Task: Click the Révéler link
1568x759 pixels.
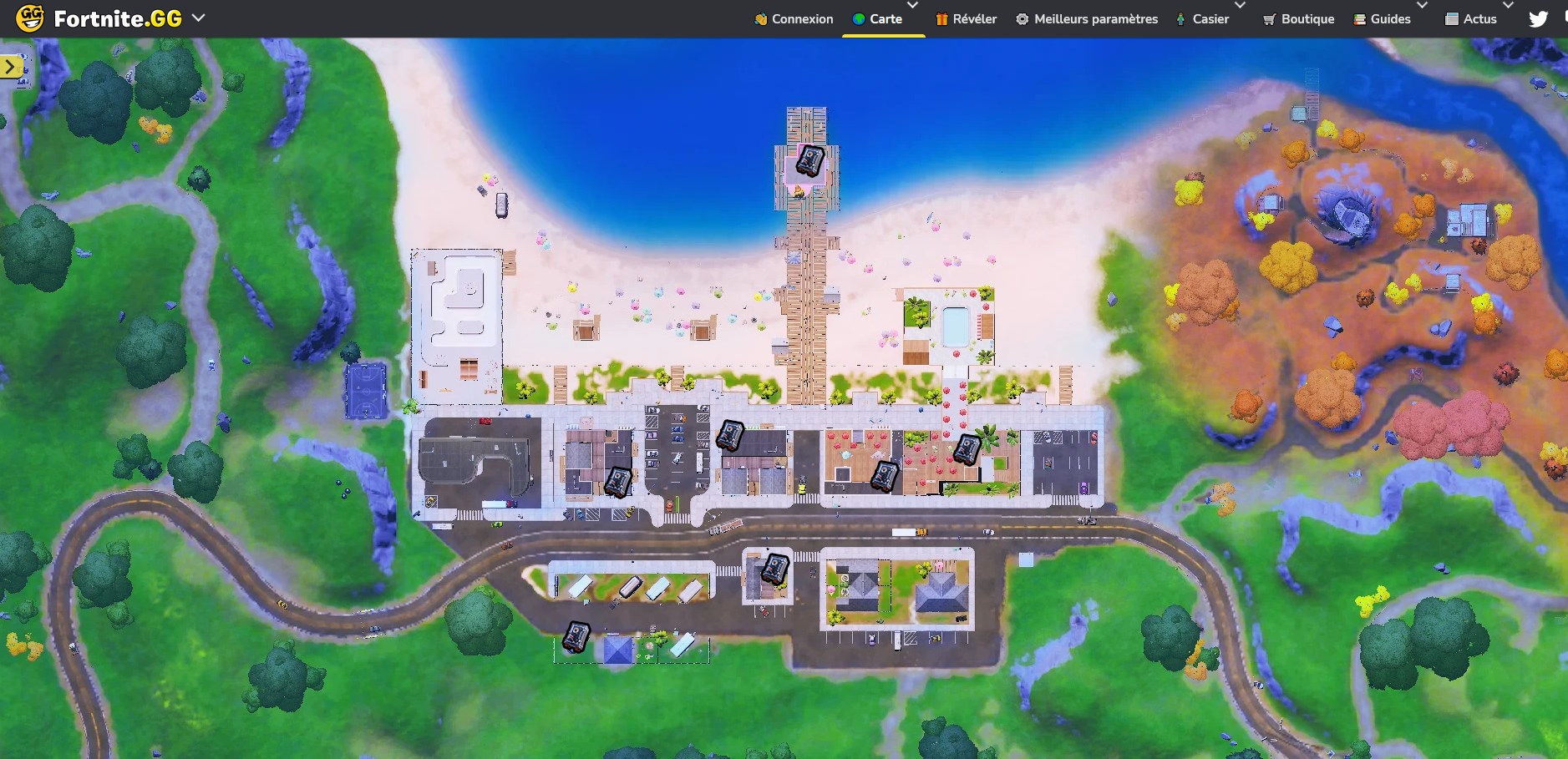Action: click(975, 18)
